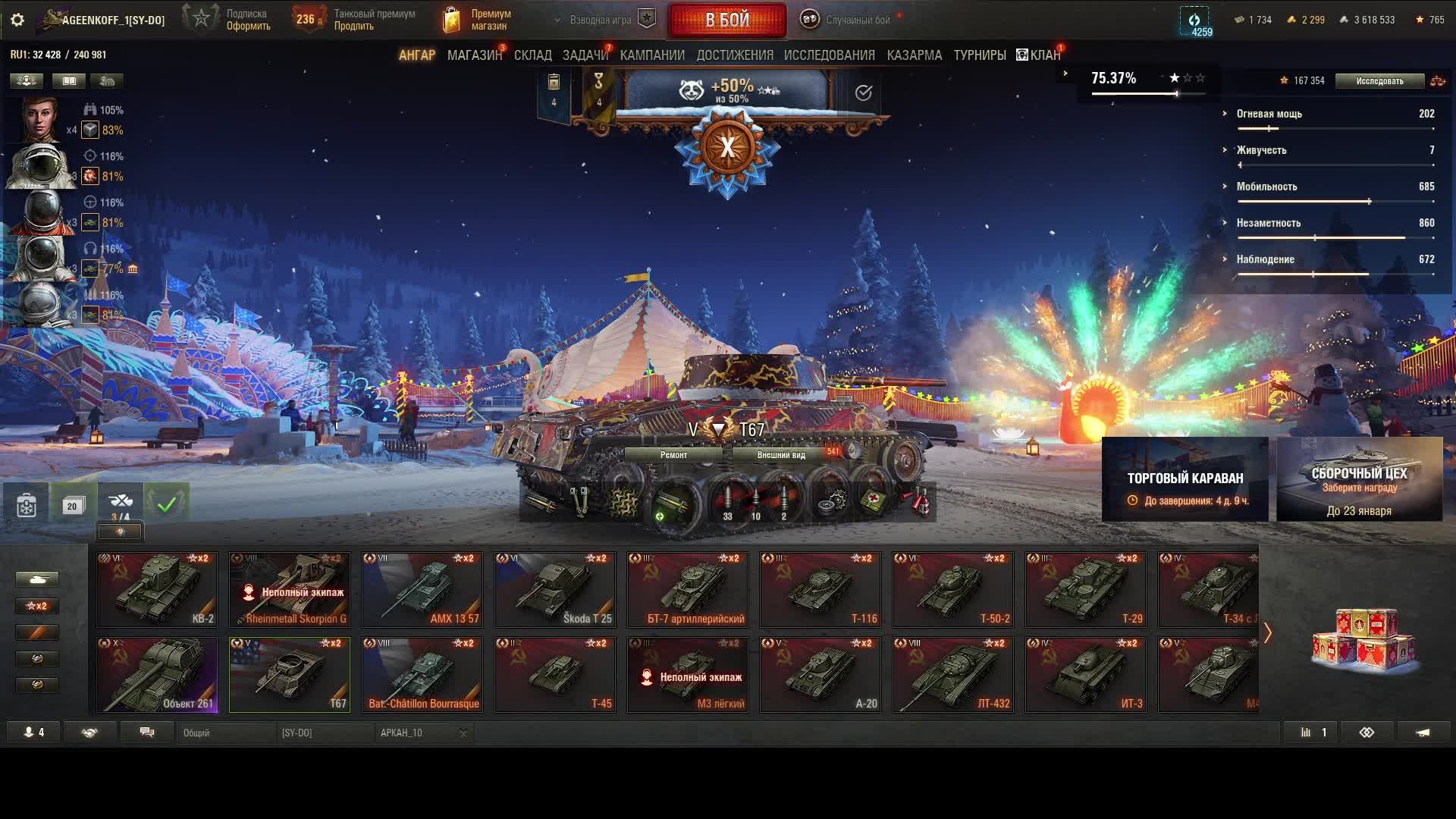Show the КАЗАРМА tab

pyautogui.click(x=914, y=55)
